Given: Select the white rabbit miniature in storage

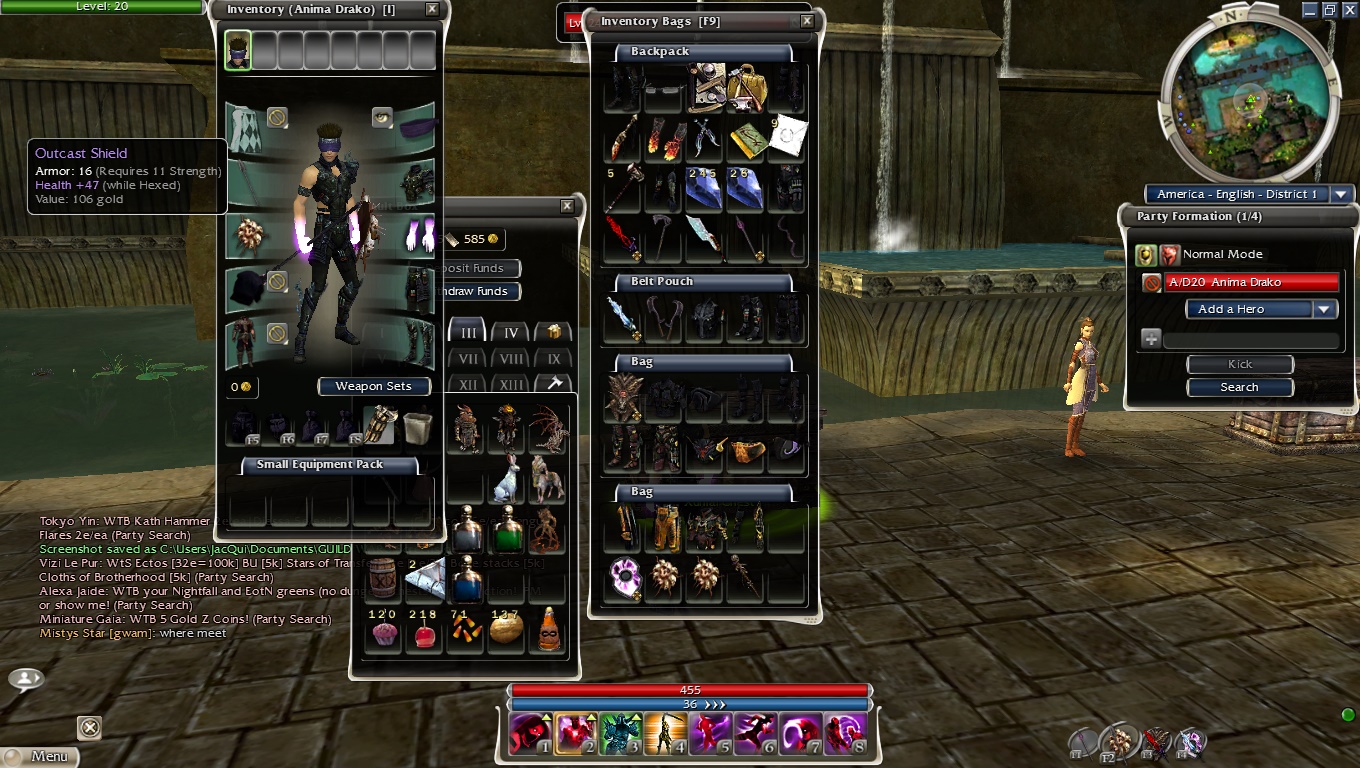Looking at the screenshot, I should tap(507, 480).
